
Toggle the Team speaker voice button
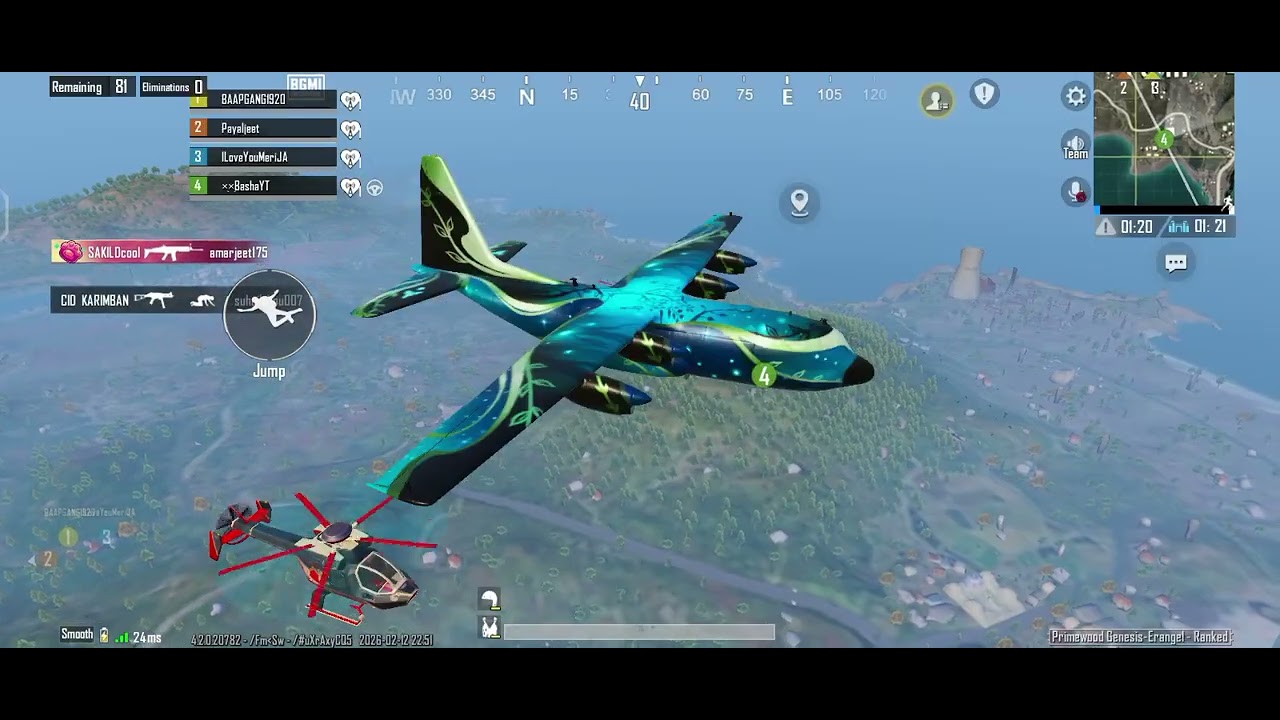tap(1075, 145)
